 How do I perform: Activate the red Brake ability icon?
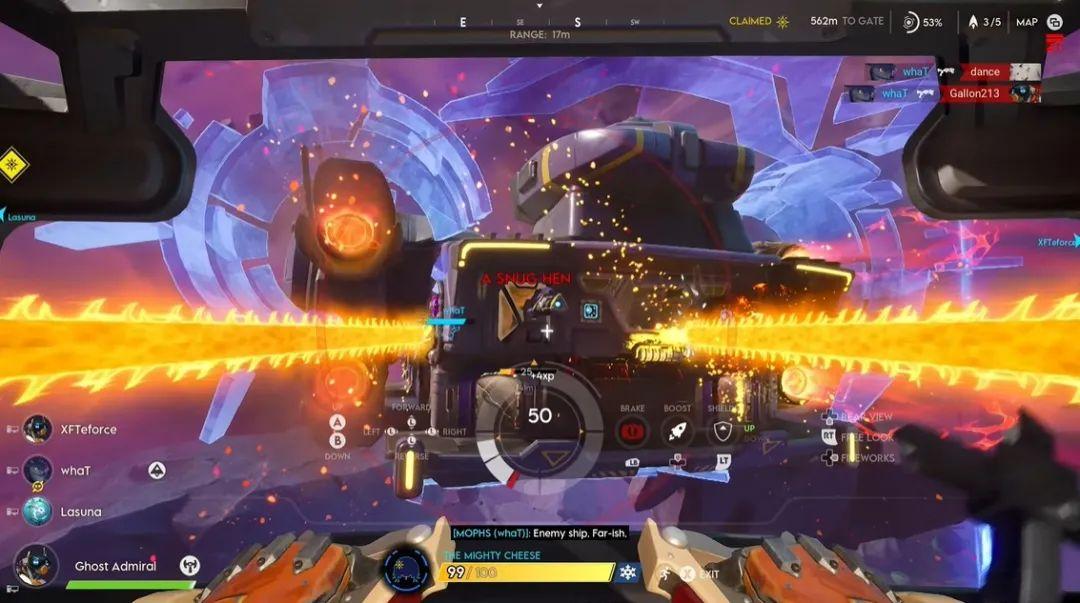(x=631, y=431)
